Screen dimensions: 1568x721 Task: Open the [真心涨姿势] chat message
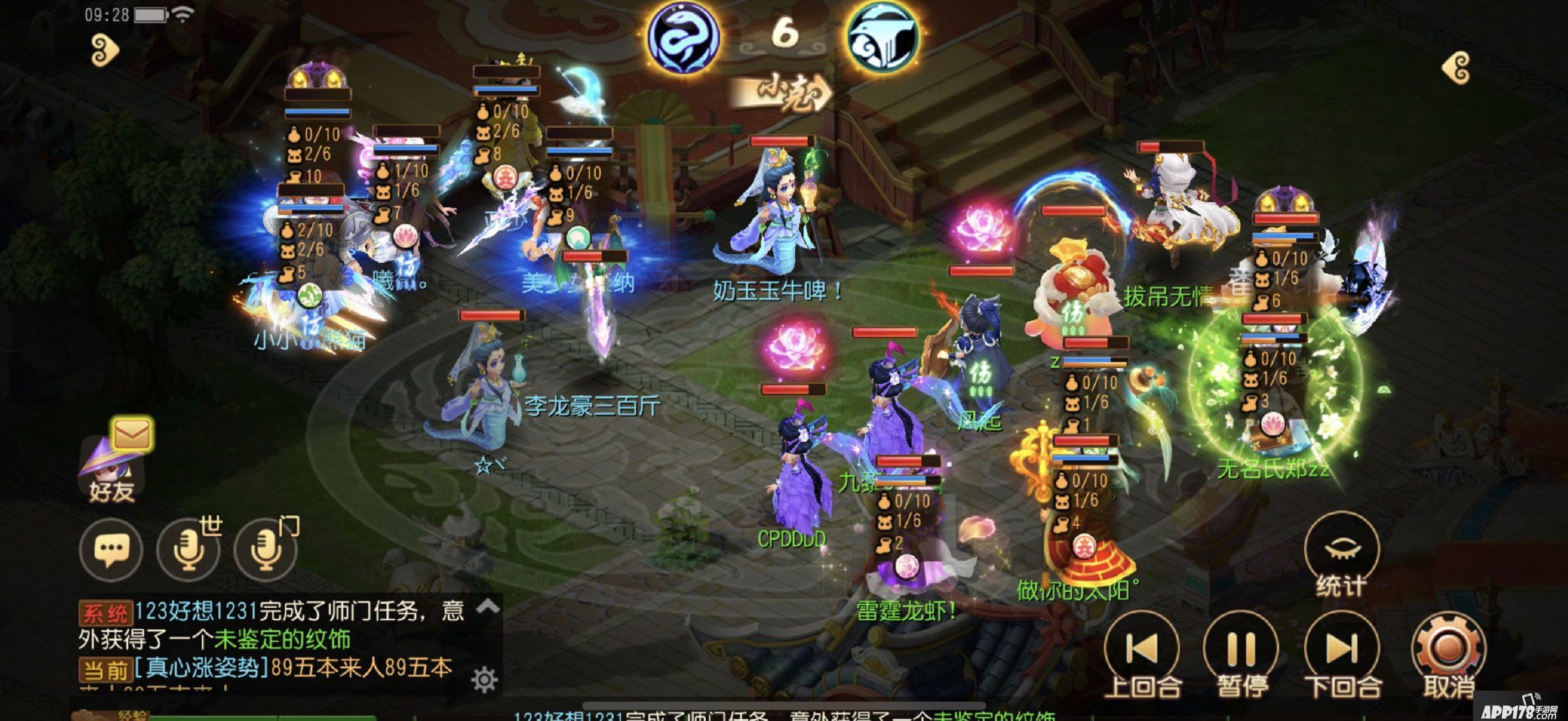pos(201,668)
